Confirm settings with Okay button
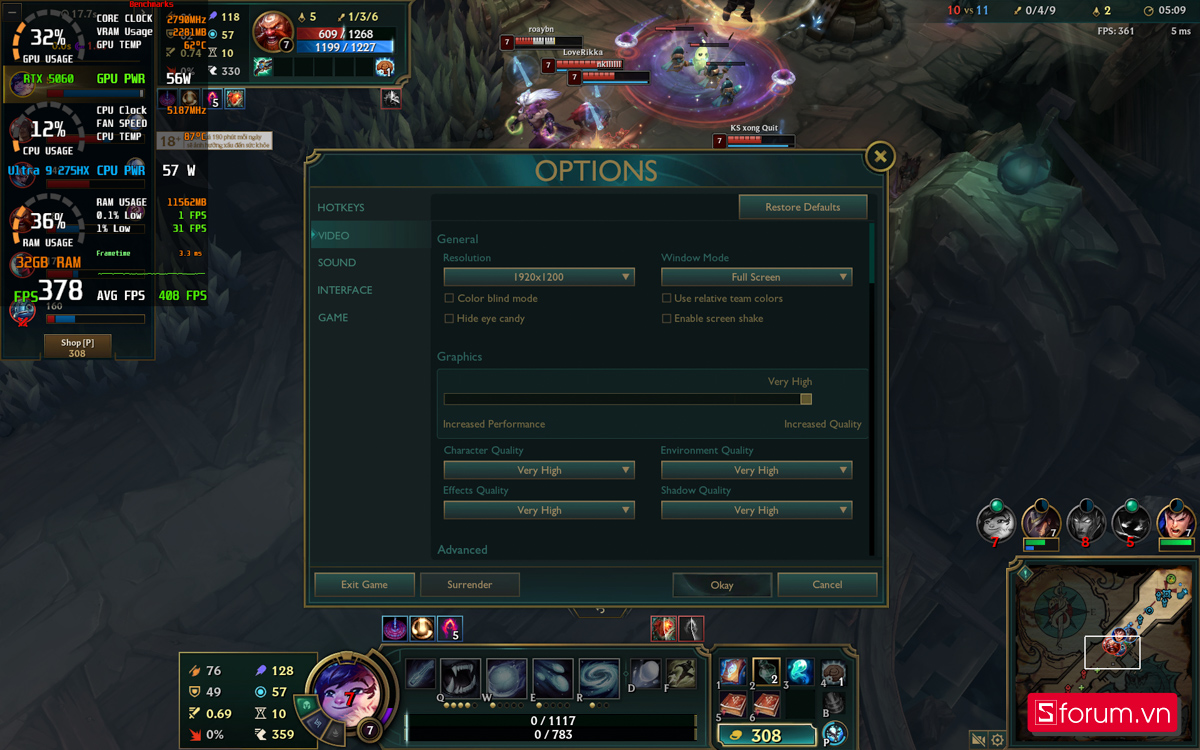1200x750 pixels. tap(722, 585)
